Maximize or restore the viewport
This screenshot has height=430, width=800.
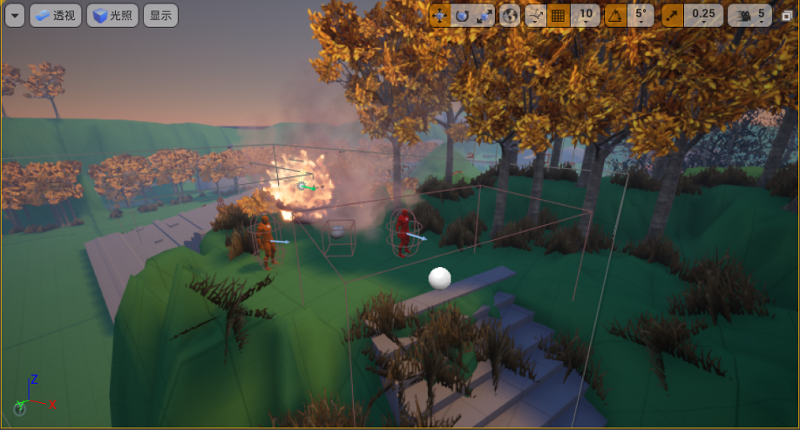pos(787,15)
